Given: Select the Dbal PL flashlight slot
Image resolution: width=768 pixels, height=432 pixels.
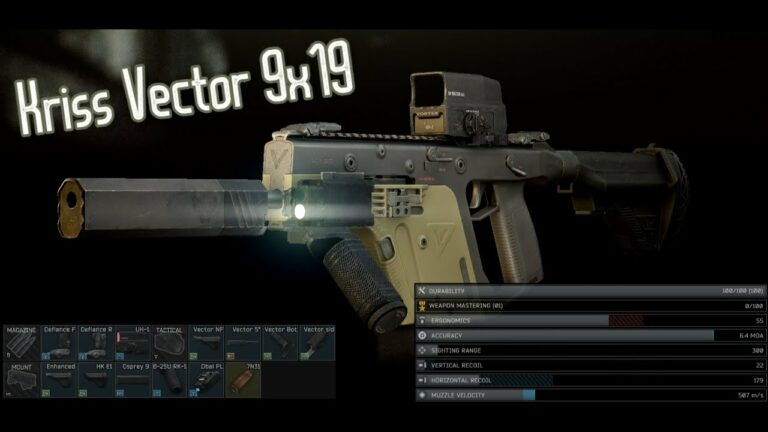Looking at the screenshot, I should click(x=207, y=380).
